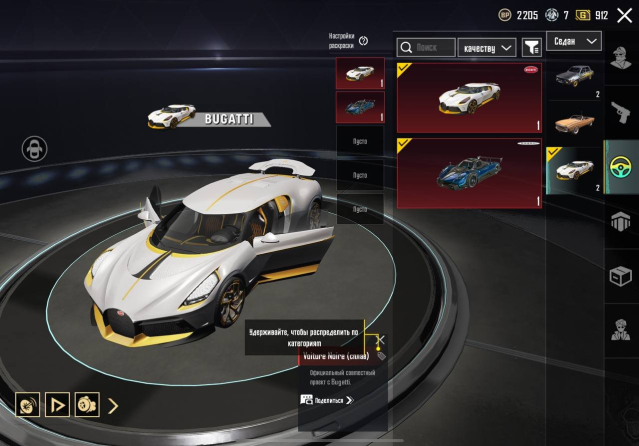The height and width of the screenshot is (446, 639).
Task: Open the steering wheel vehicles tab
Action: coord(621,164)
